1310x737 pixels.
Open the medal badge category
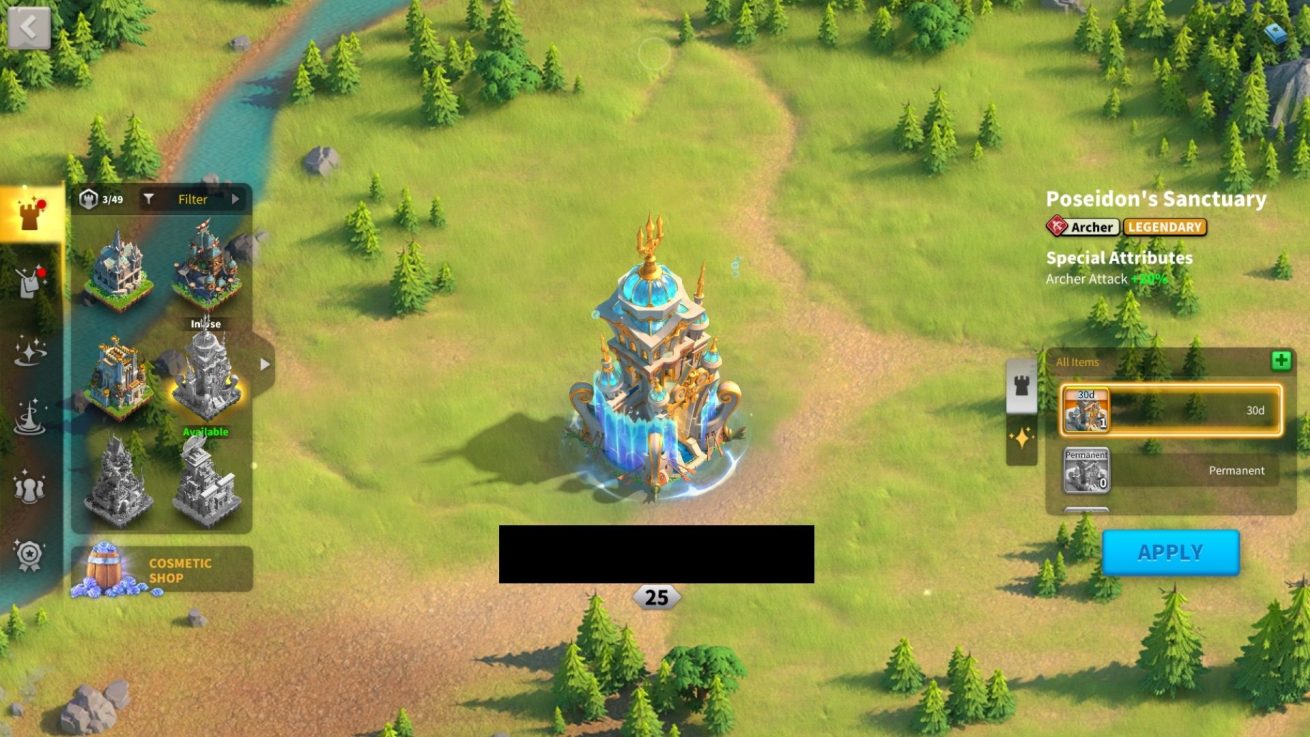pyautogui.click(x=30, y=553)
